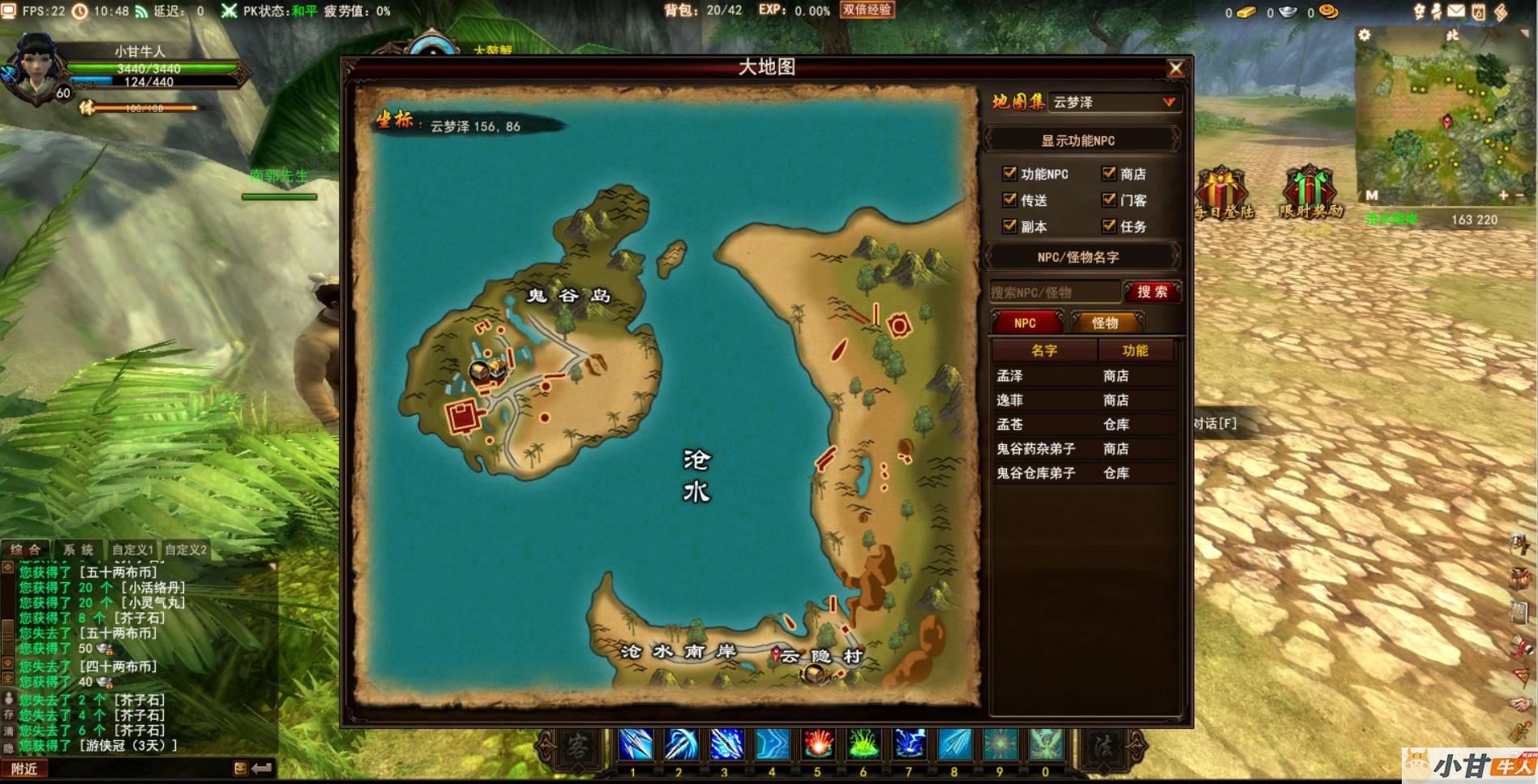The image size is (1538, 784).
Task: Open the 每日登陆 daily login gift
Action: click(1223, 193)
